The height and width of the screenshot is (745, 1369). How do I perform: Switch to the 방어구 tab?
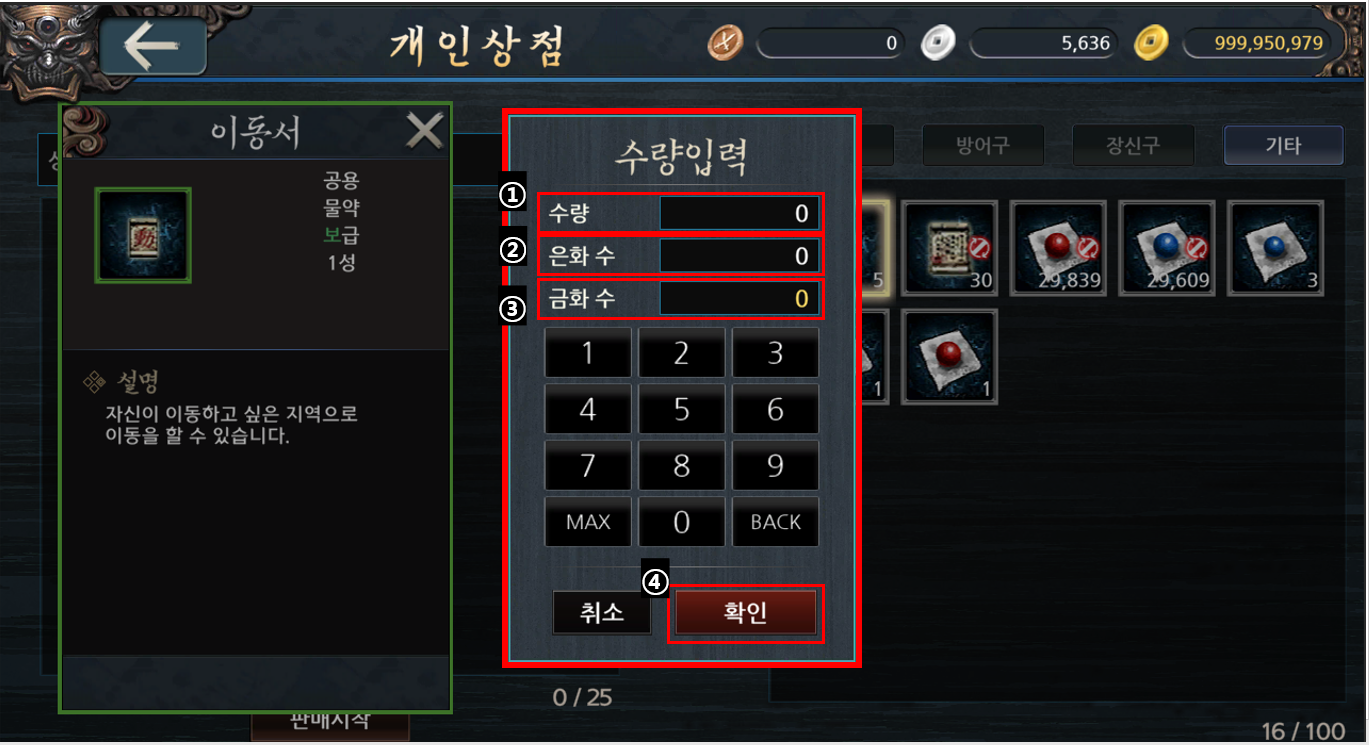(x=983, y=145)
